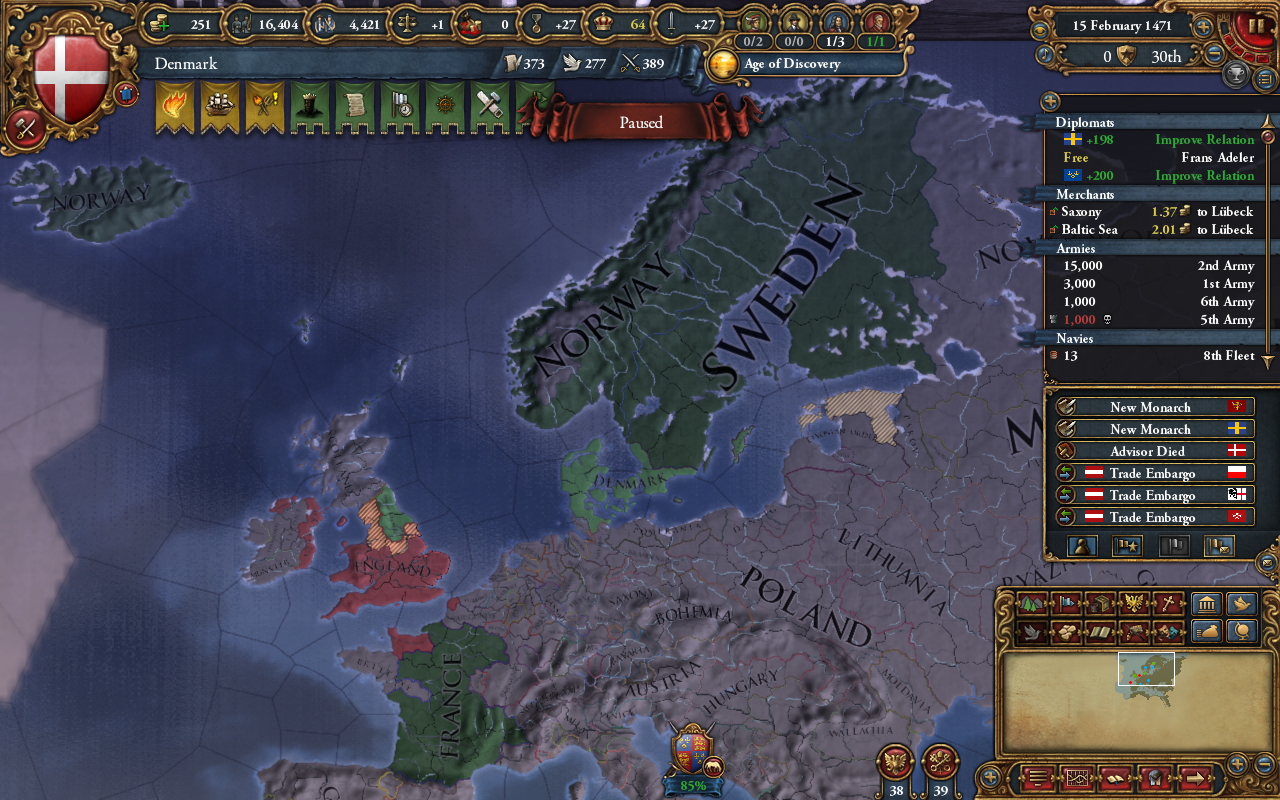
Task: Click the Paused banner
Action: pyautogui.click(x=639, y=122)
